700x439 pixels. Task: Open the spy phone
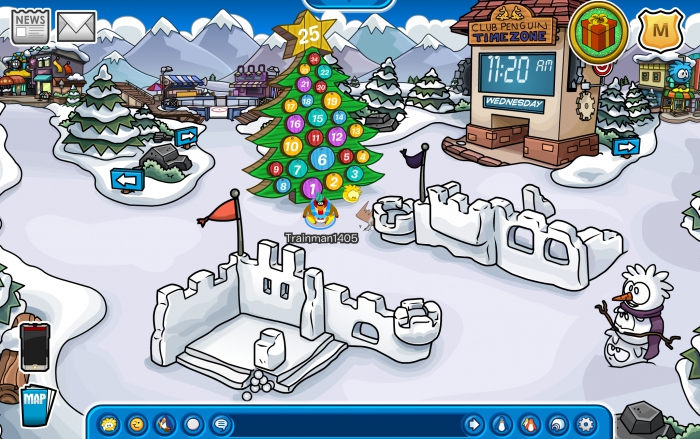(x=34, y=346)
